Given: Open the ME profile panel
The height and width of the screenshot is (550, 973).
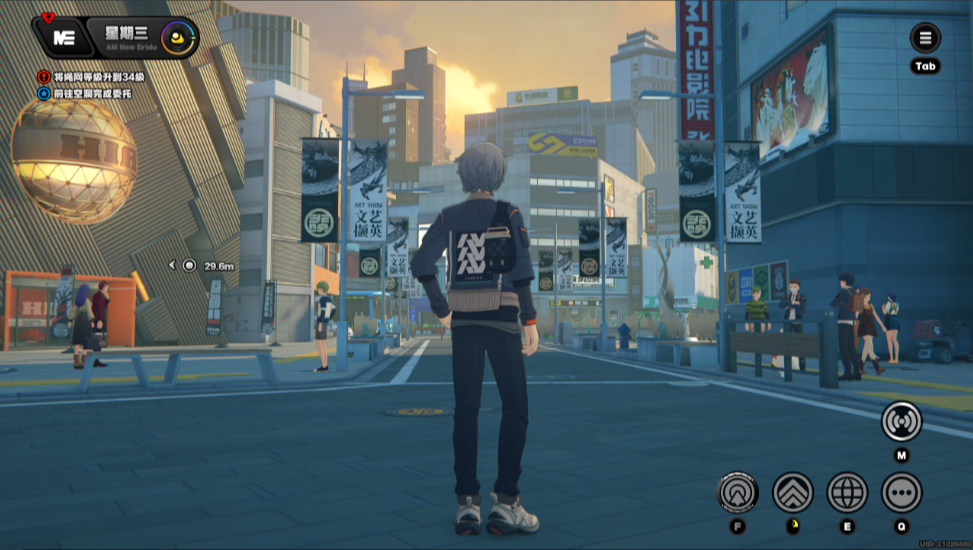Looking at the screenshot, I should coord(64,38).
